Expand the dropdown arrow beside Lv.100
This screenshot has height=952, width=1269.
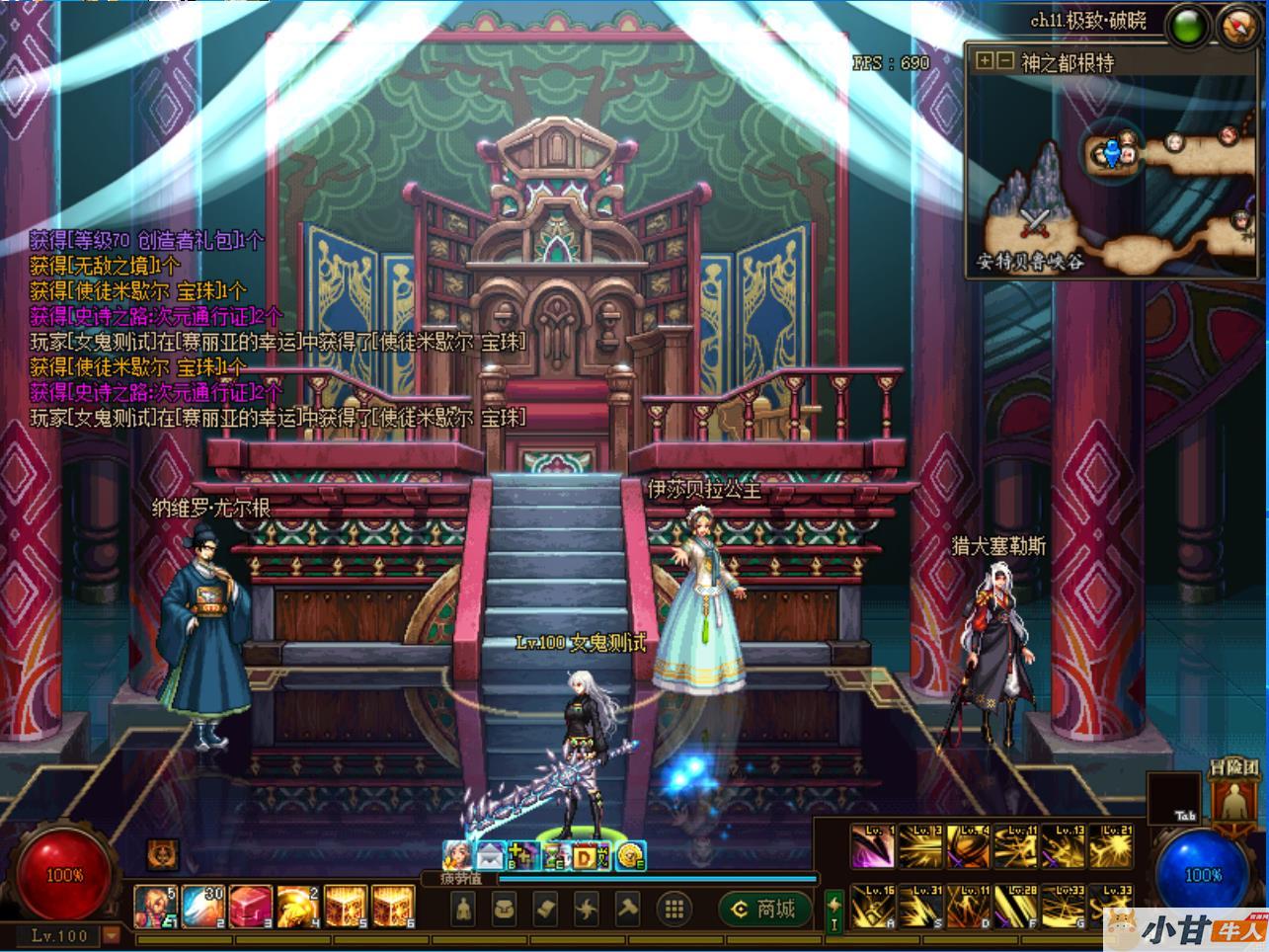point(112,934)
